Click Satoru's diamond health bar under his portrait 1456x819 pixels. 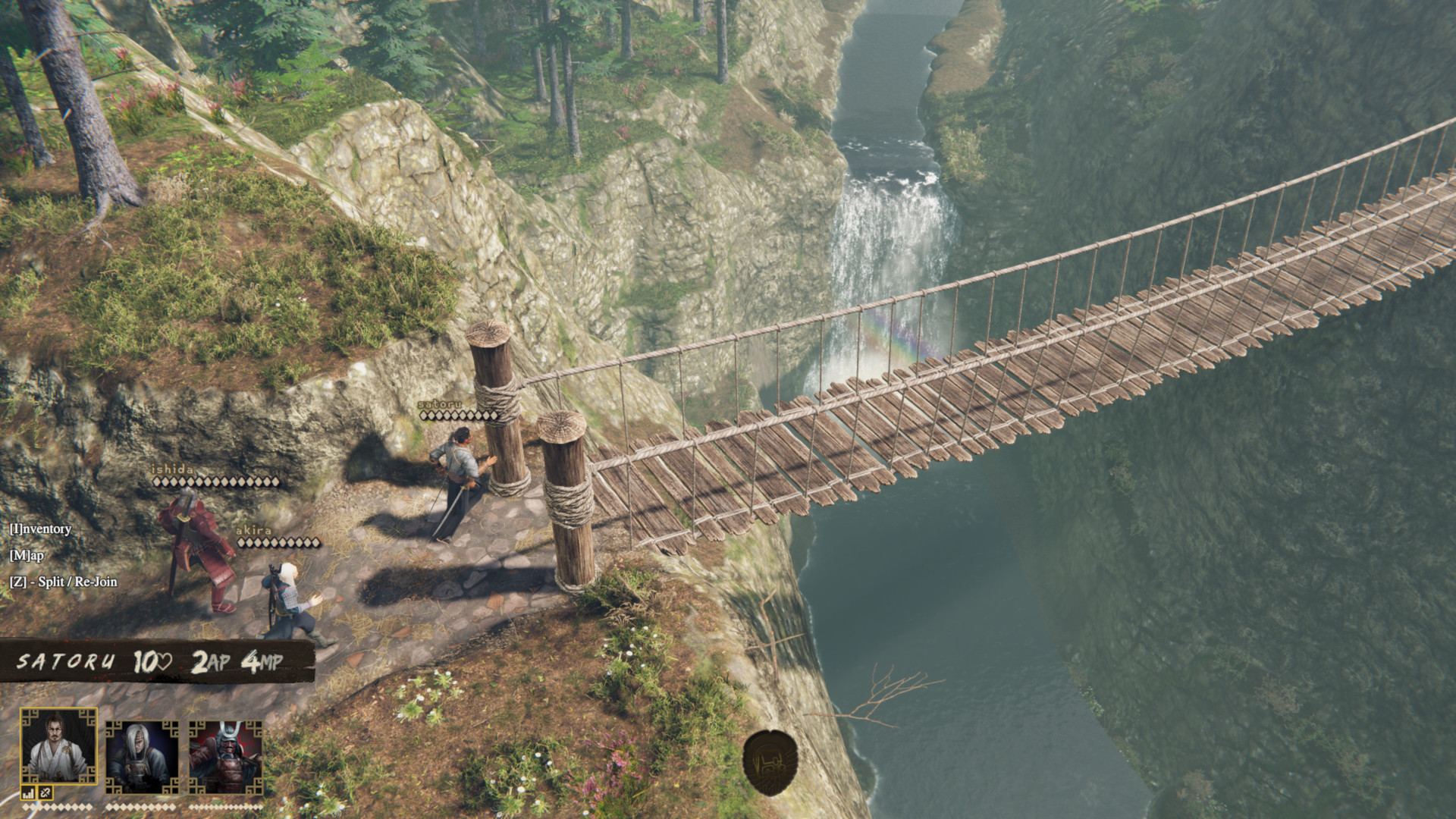(57, 807)
